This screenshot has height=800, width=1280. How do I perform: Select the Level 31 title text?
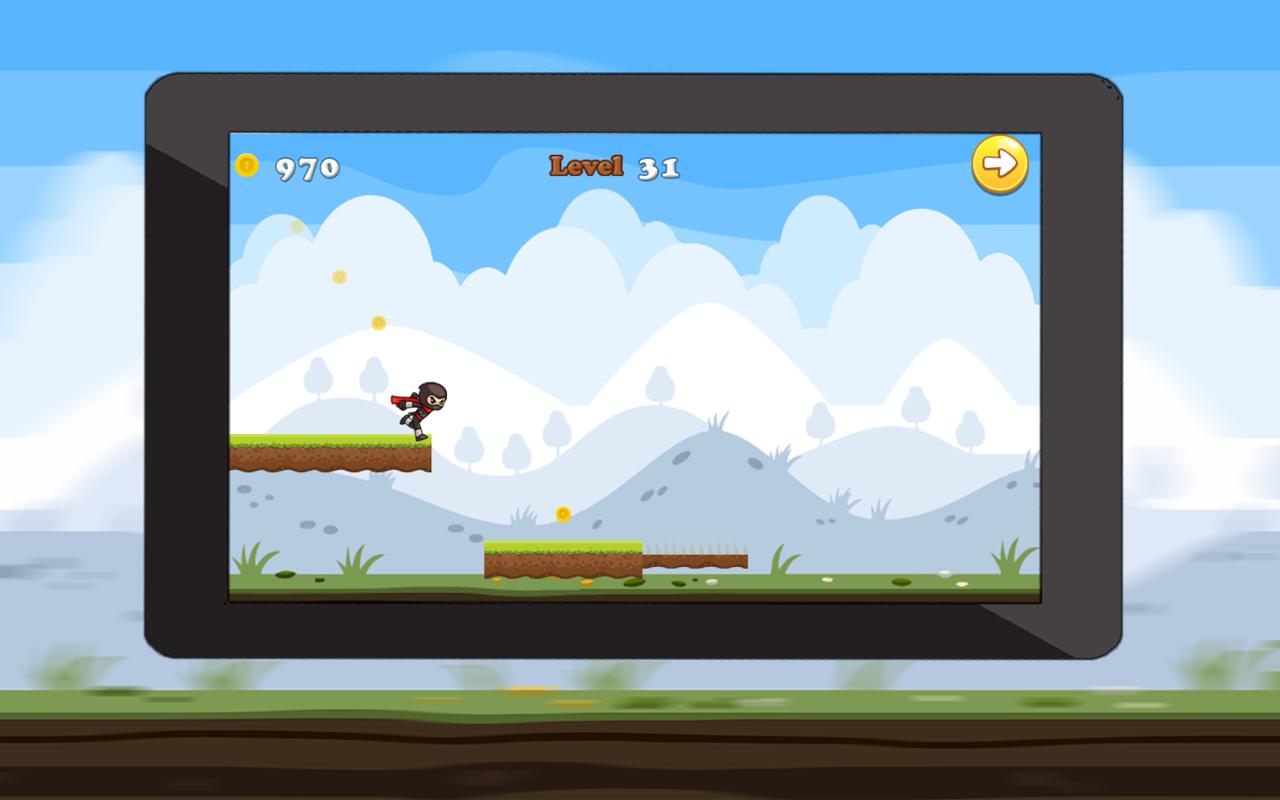(613, 165)
